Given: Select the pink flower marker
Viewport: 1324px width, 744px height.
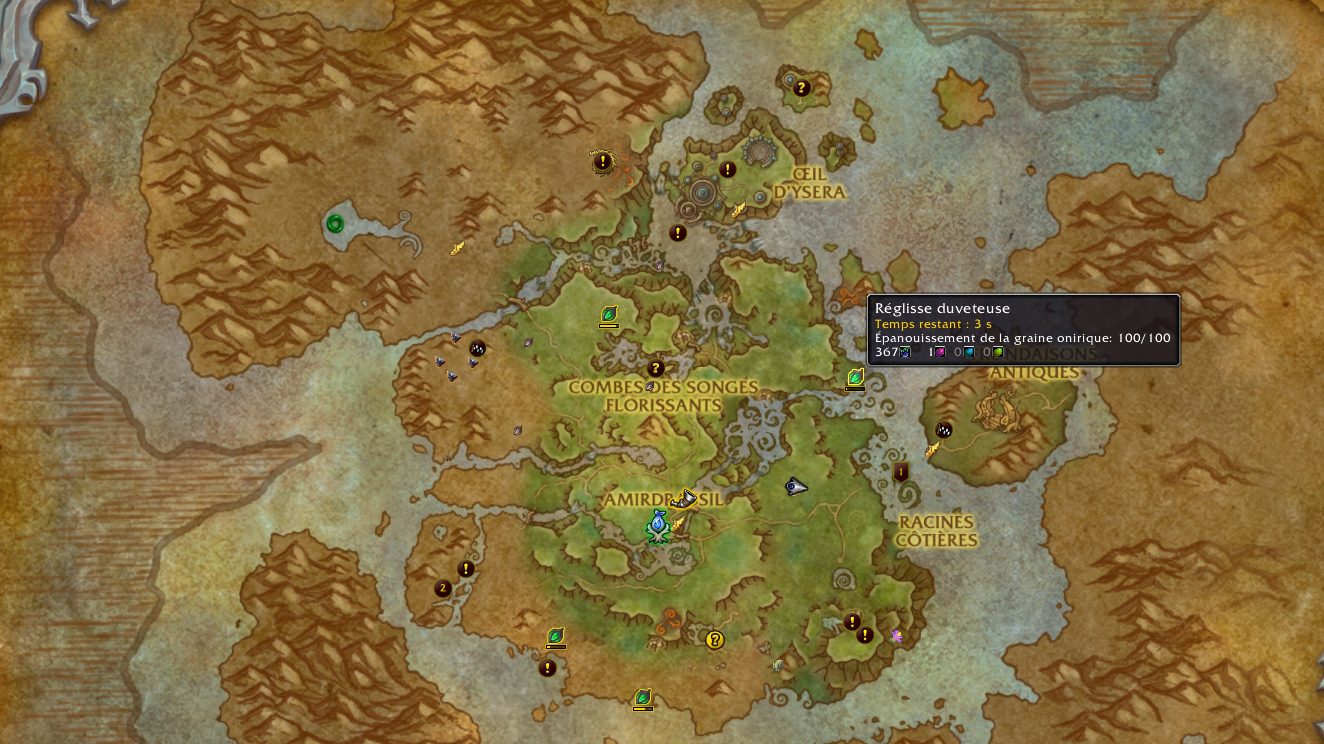Looking at the screenshot, I should pos(896,636).
